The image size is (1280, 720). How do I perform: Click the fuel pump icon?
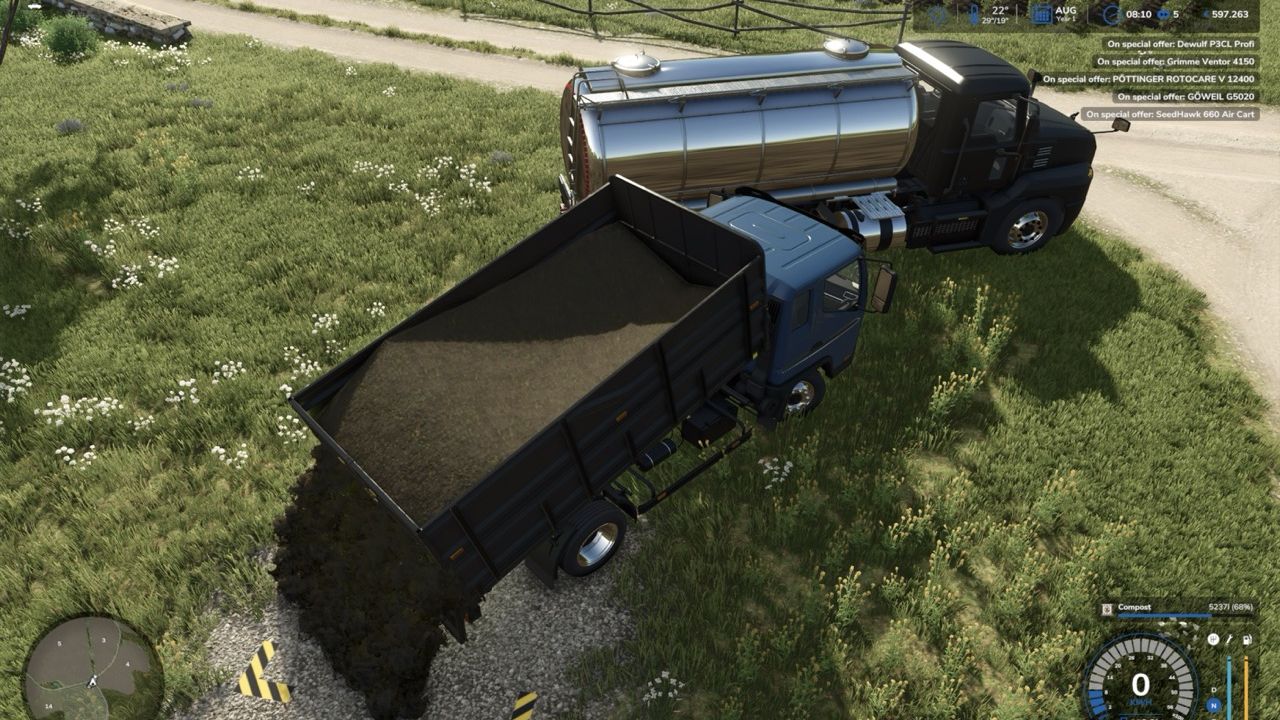pyautogui.click(x=1246, y=639)
